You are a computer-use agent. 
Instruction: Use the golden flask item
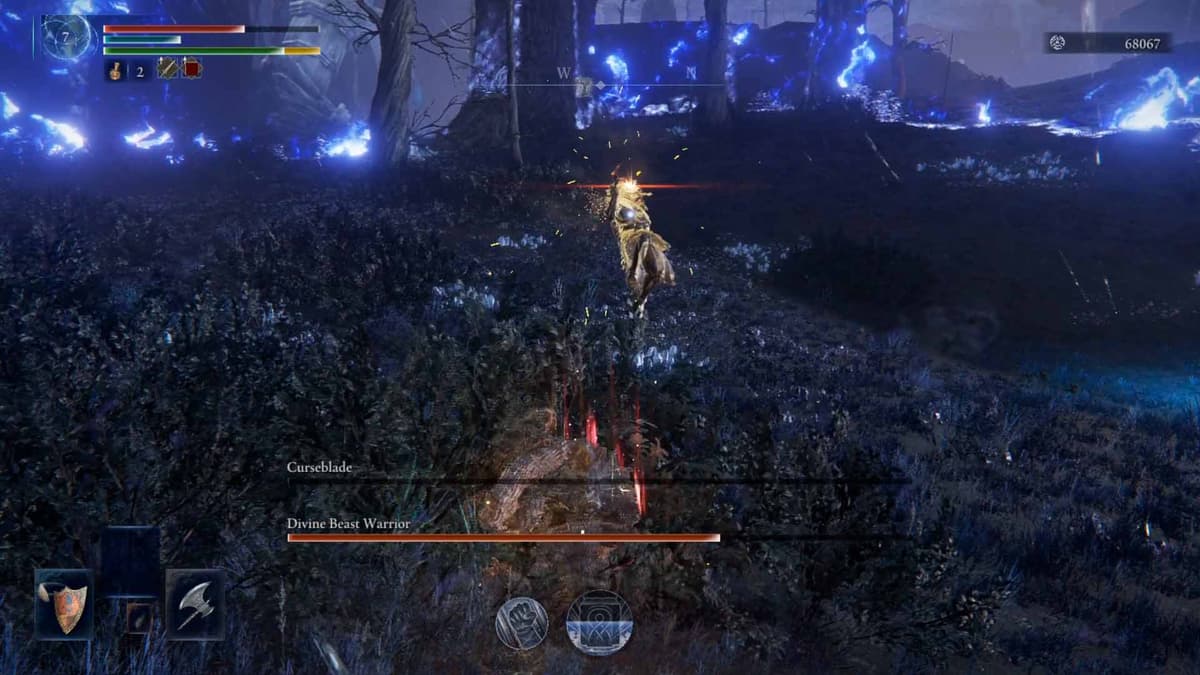point(117,70)
